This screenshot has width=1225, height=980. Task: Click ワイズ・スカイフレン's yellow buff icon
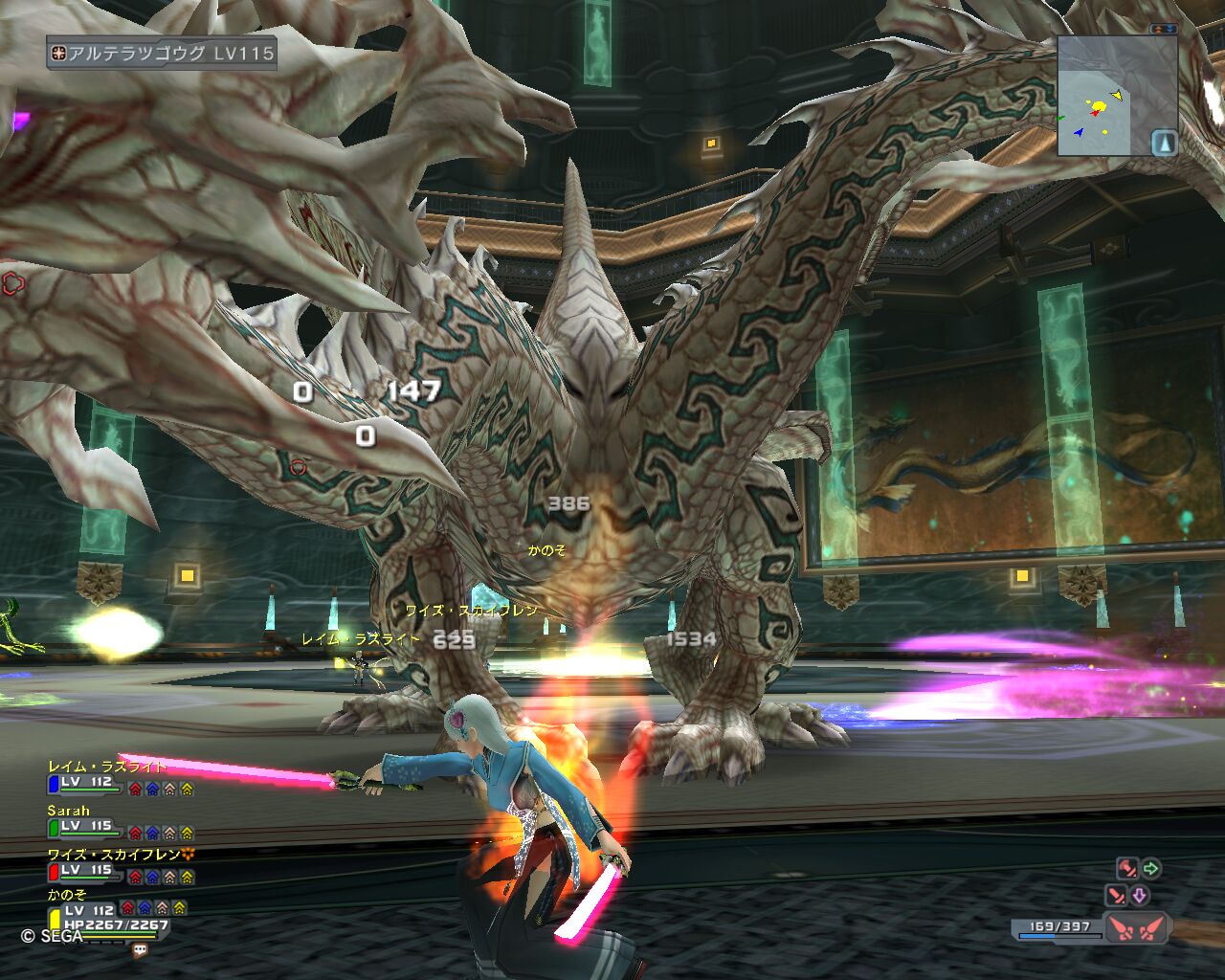coord(187,877)
